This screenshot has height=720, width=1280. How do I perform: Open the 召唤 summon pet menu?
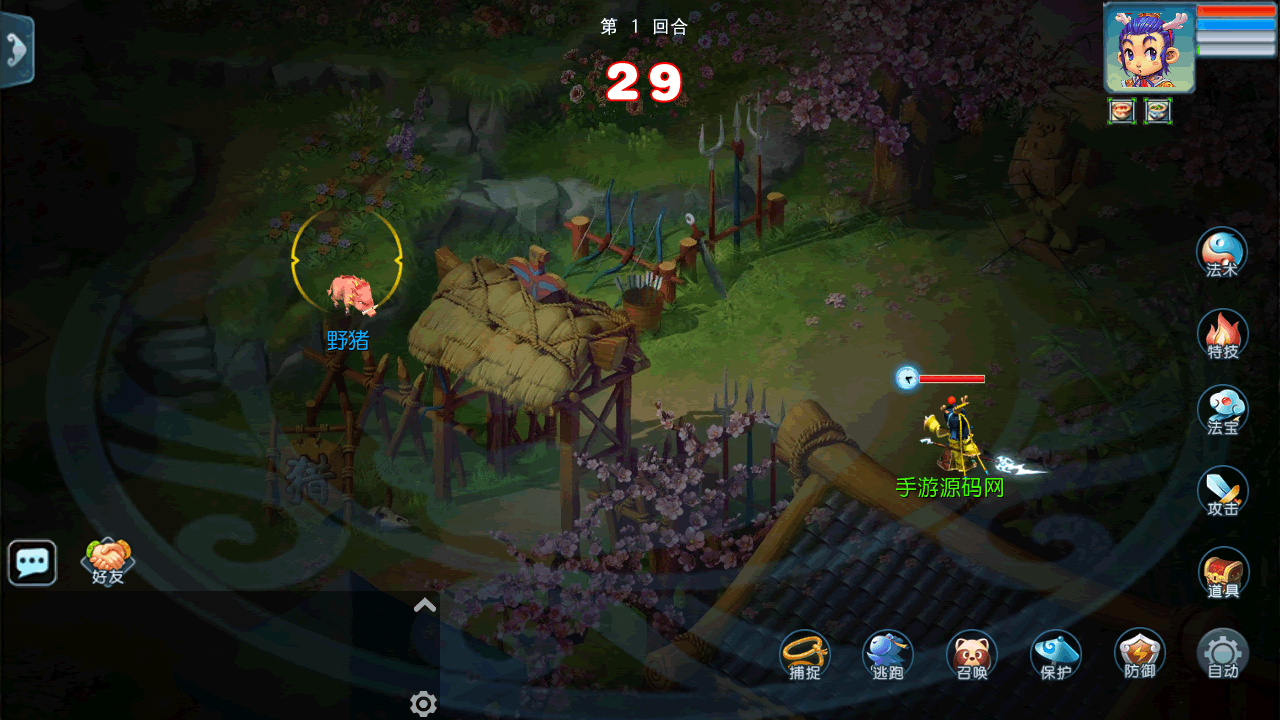tap(971, 655)
